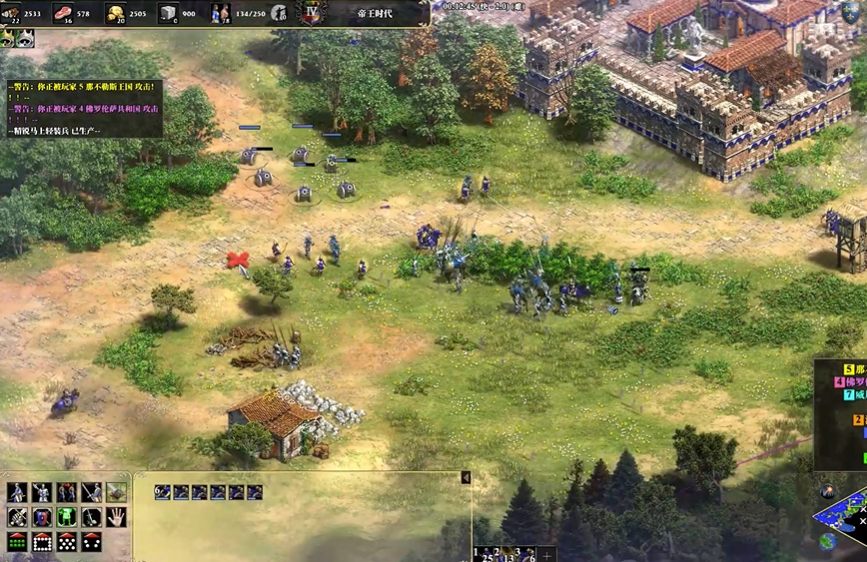Select the defensive stance shield icon
The width and height of the screenshot is (867, 562).
(x=42, y=517)
